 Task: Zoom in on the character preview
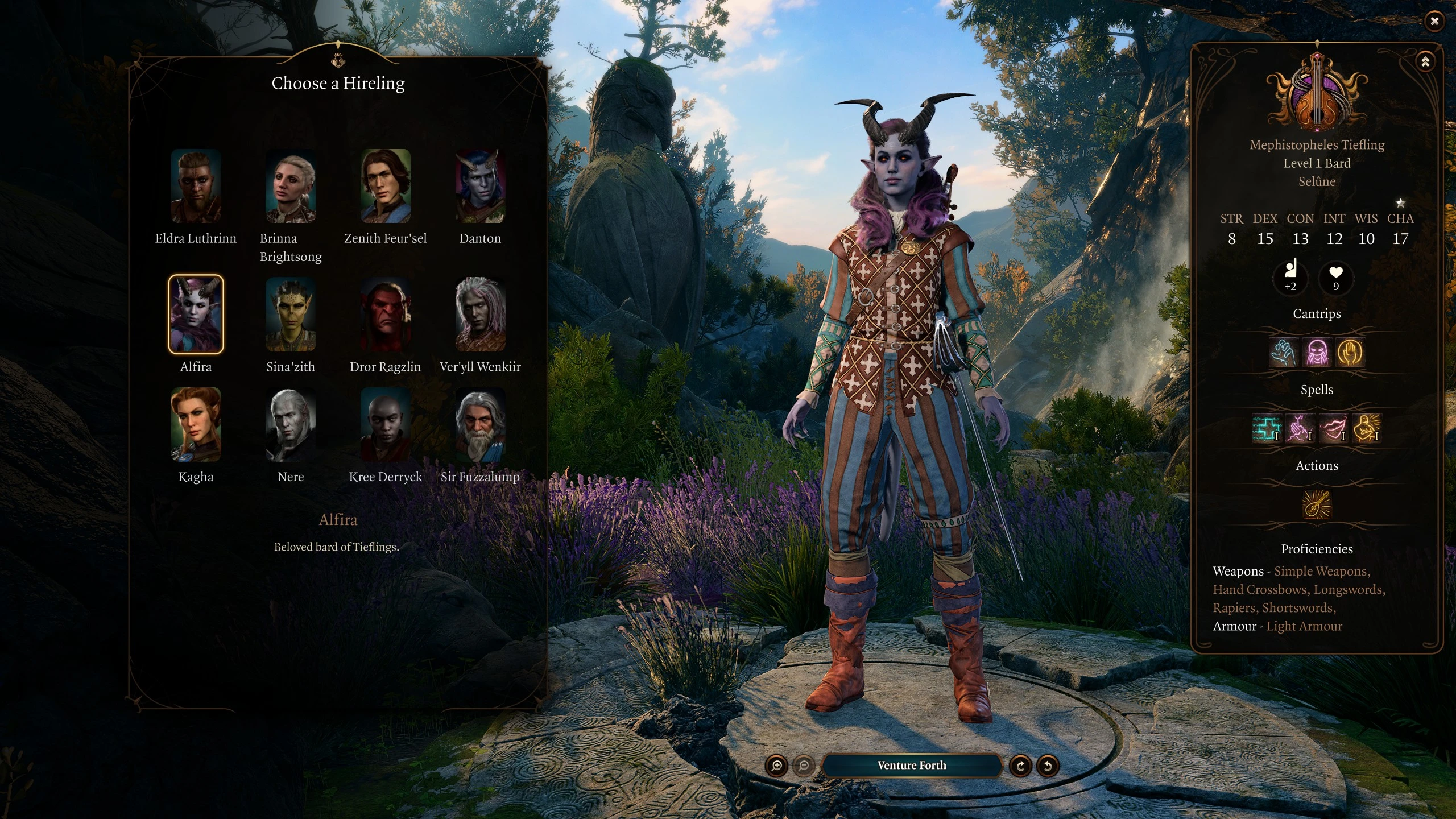(x=777, y=766)
